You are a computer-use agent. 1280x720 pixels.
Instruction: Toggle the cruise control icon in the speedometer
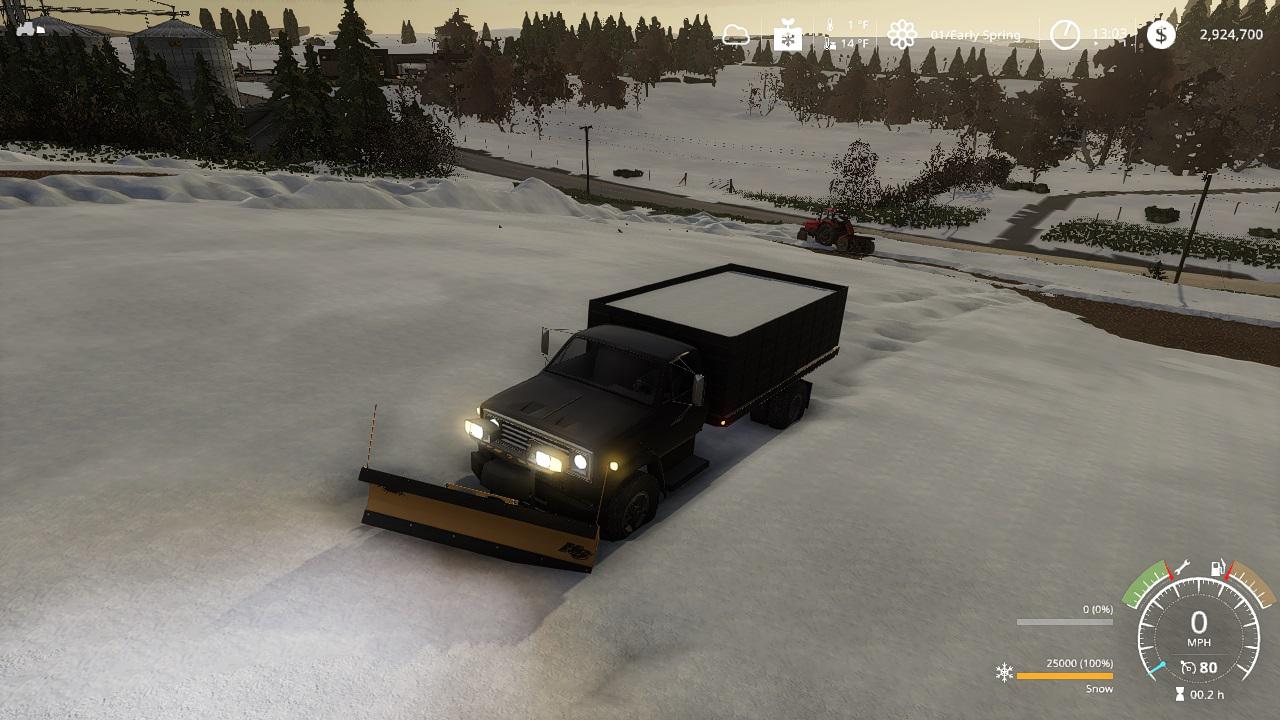point(1188,667)
